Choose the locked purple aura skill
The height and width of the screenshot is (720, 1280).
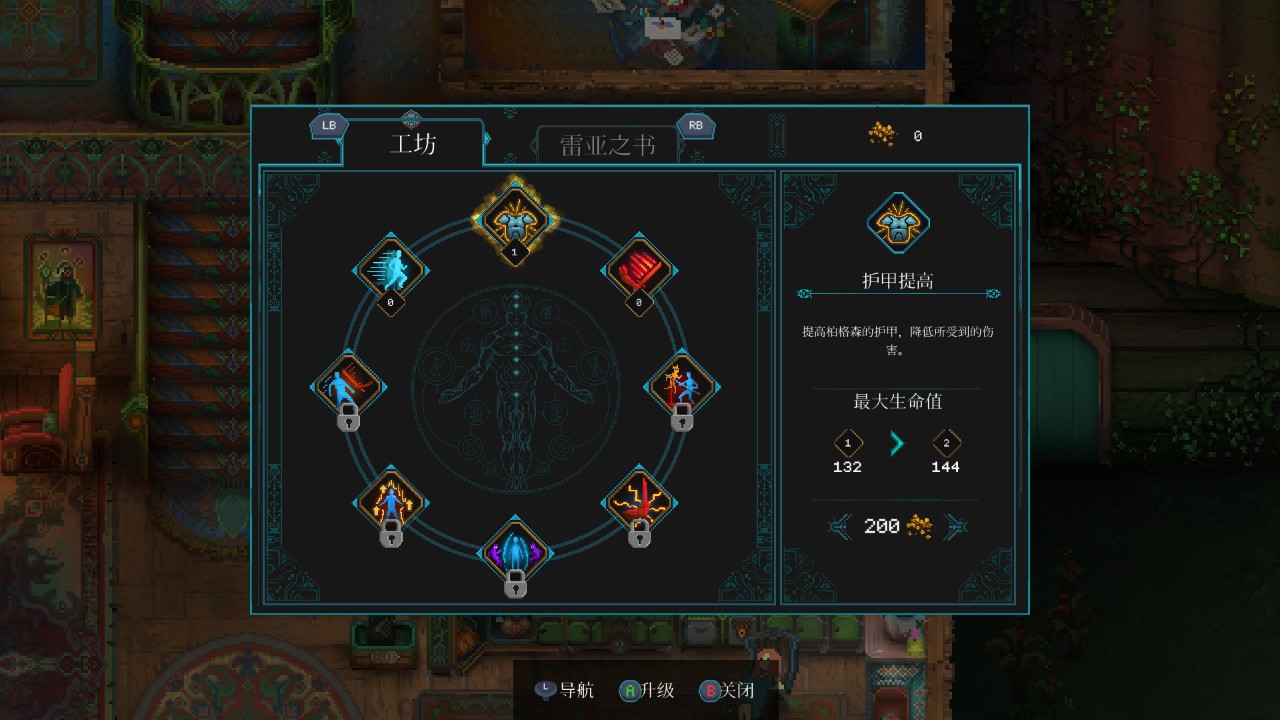coord(515,553)
